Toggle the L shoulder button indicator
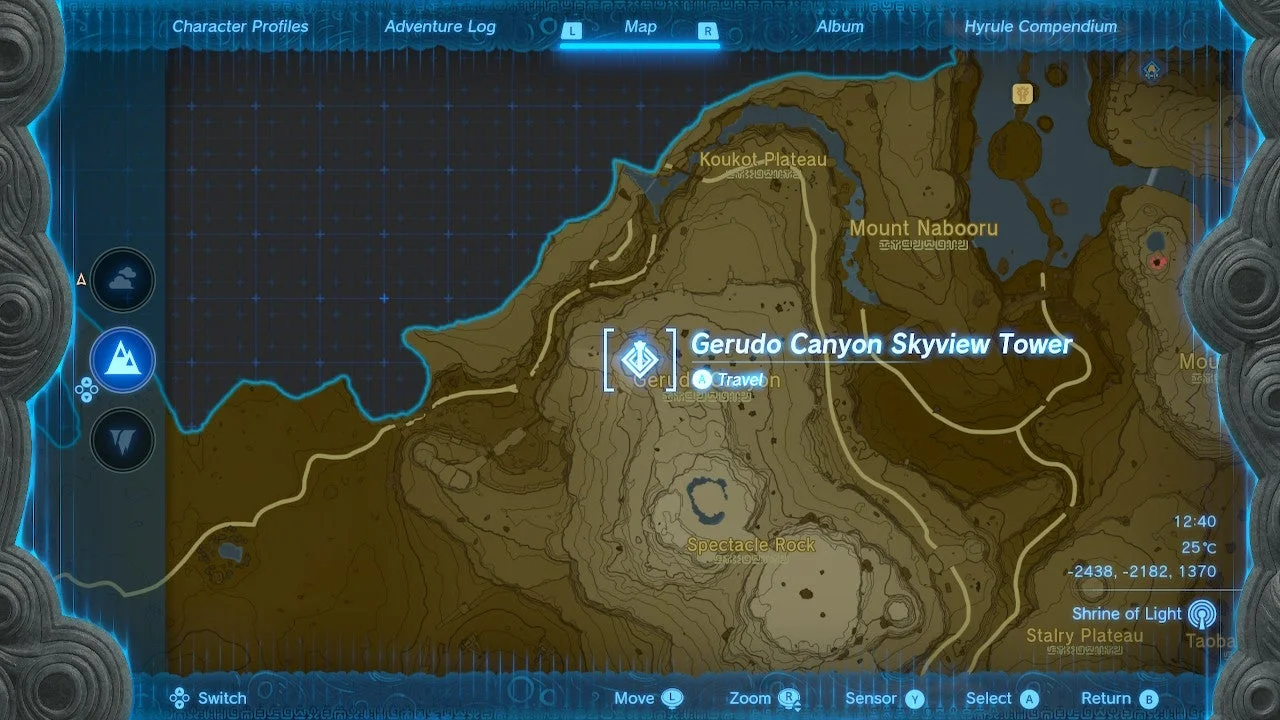1280x720 pixels. (x=572, y=31)
